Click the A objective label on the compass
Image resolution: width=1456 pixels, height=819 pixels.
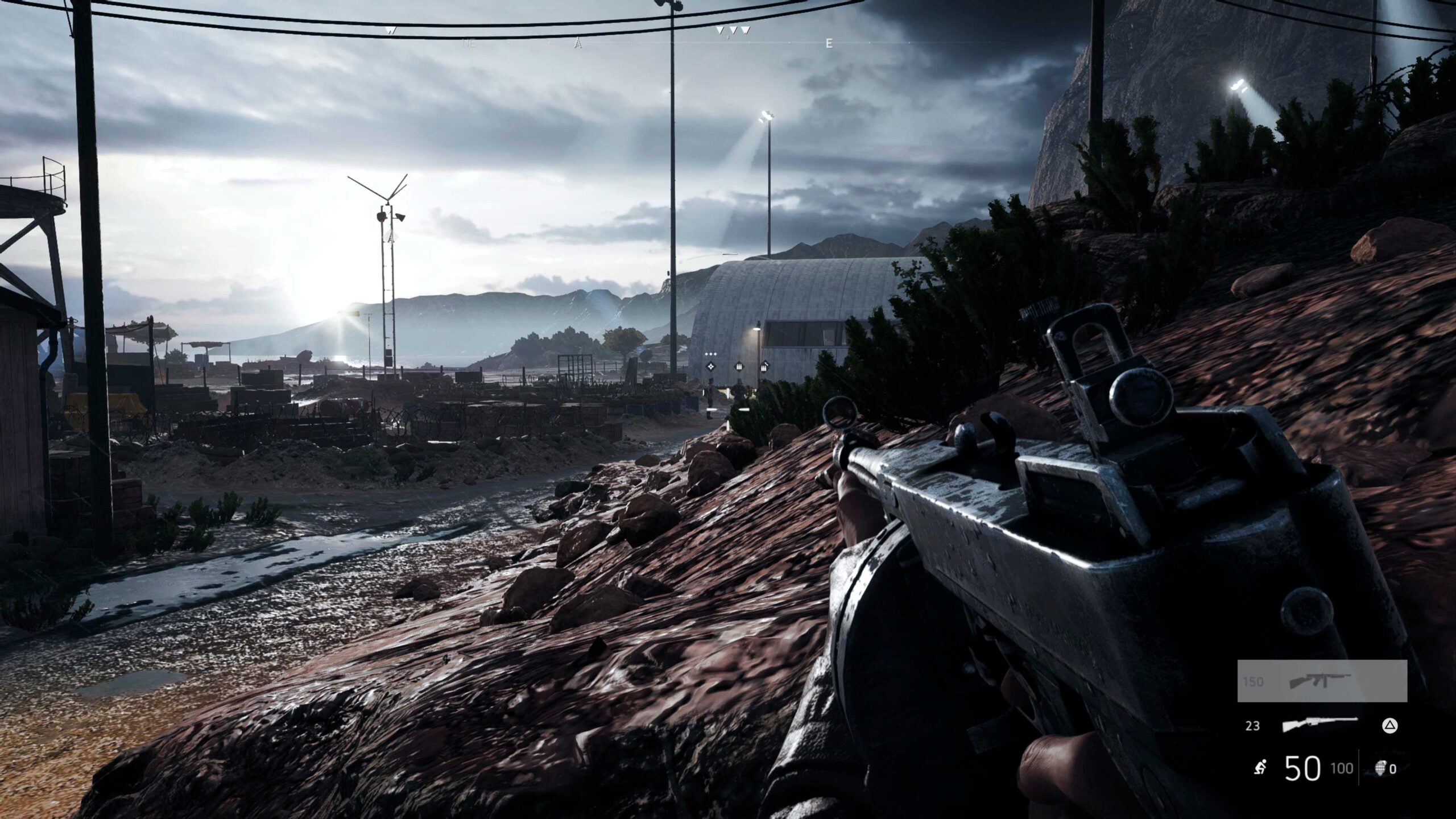tap(577, 44)
